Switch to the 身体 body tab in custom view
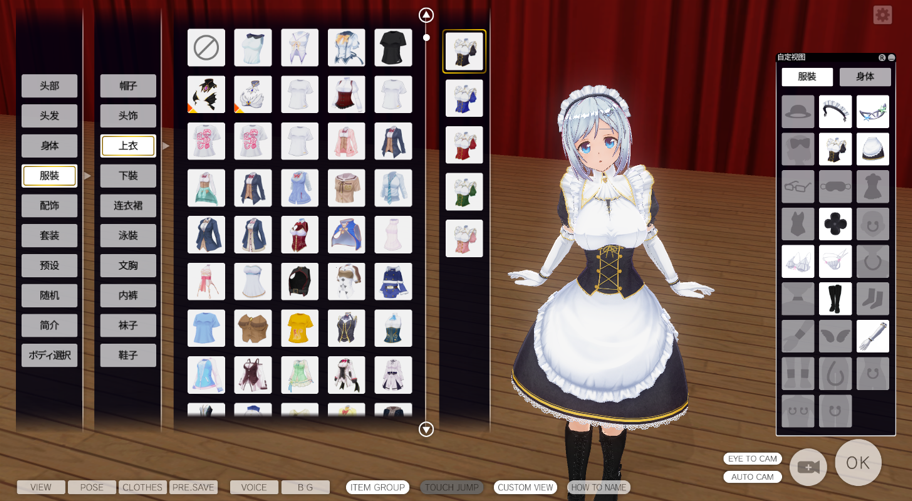The image size is (912, 501). coord(865,77)
